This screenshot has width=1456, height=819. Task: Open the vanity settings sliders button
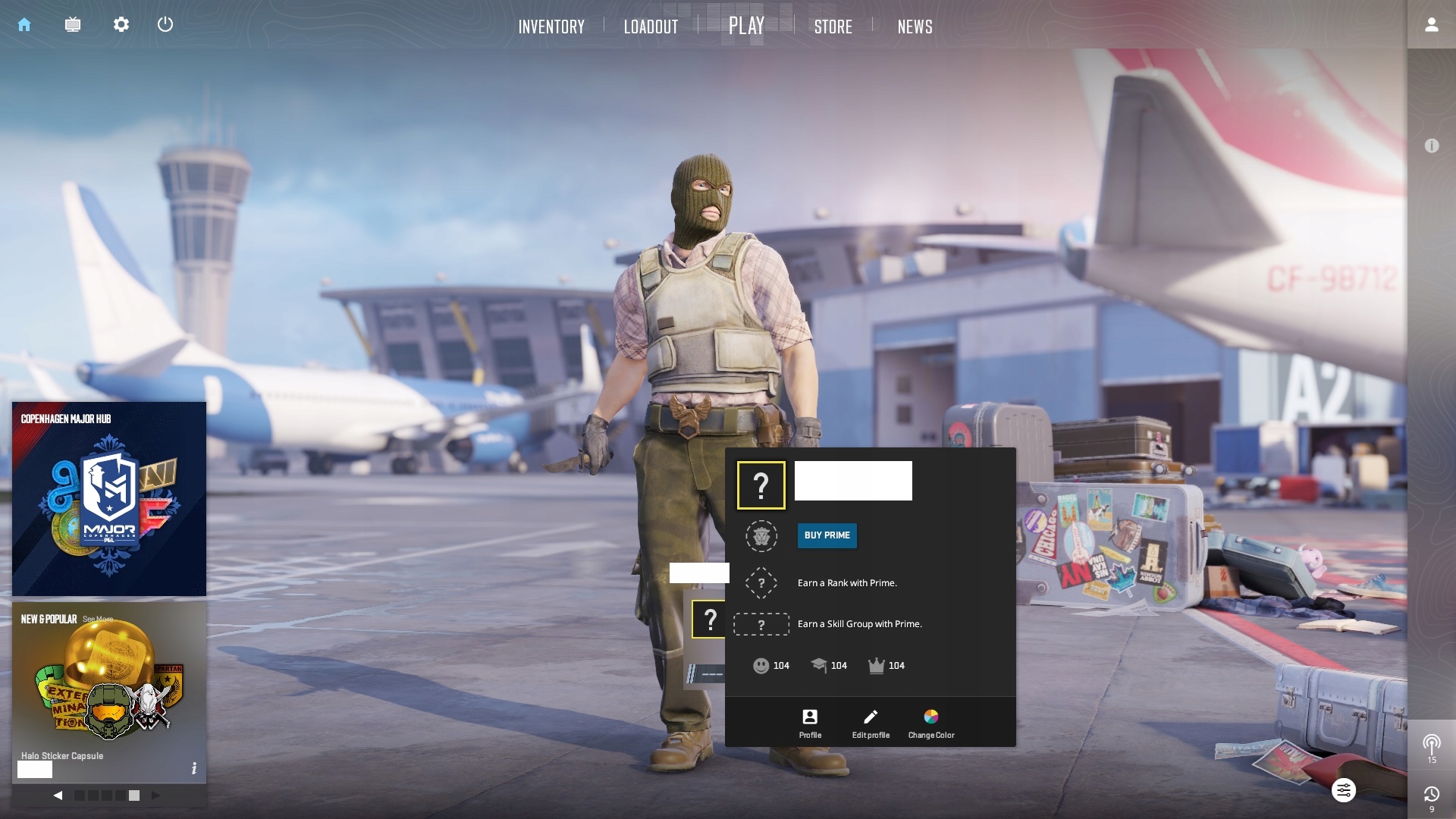tap(1343, 790)
